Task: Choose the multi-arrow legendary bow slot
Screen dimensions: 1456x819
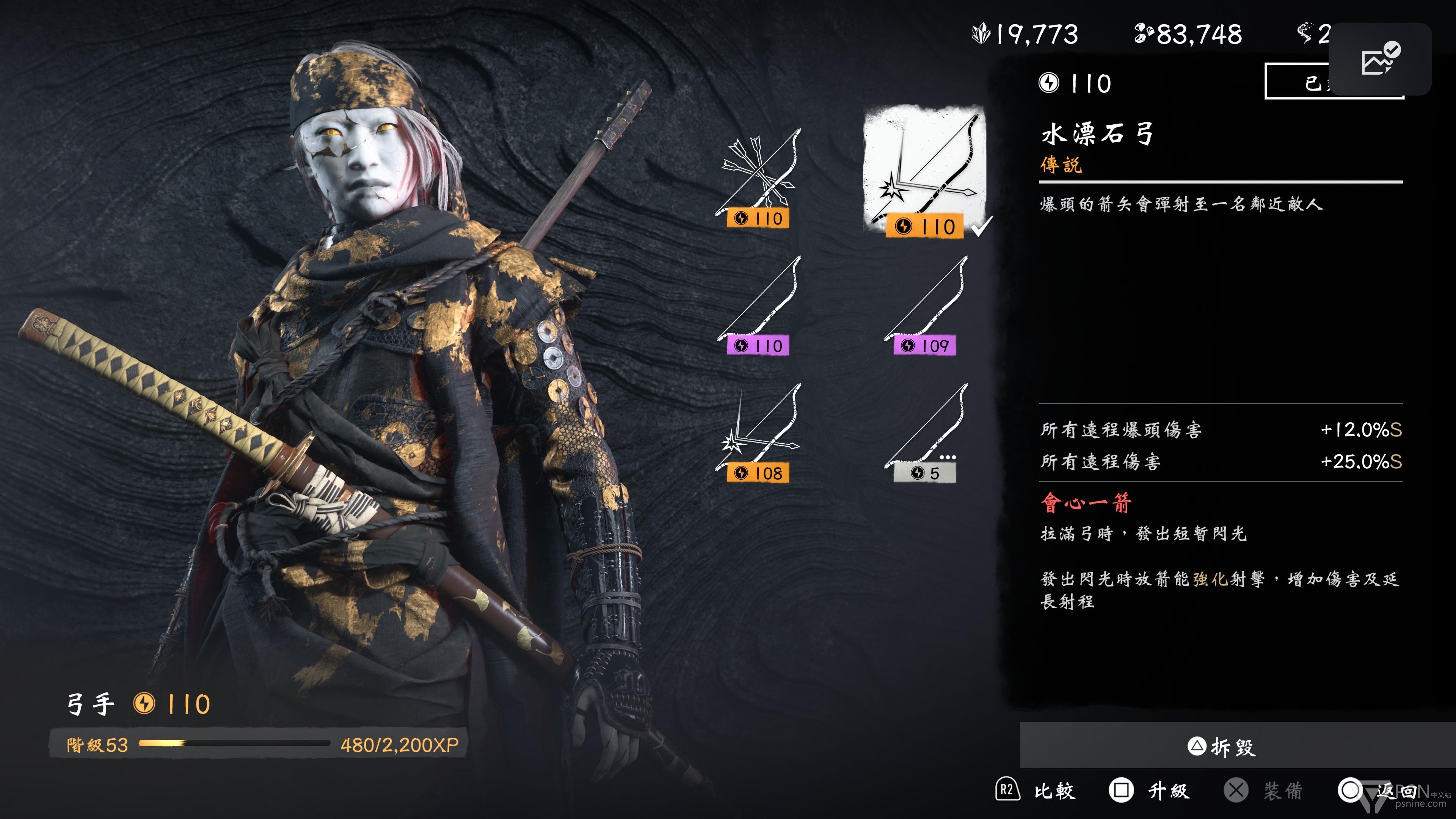Action: point(758,178)
